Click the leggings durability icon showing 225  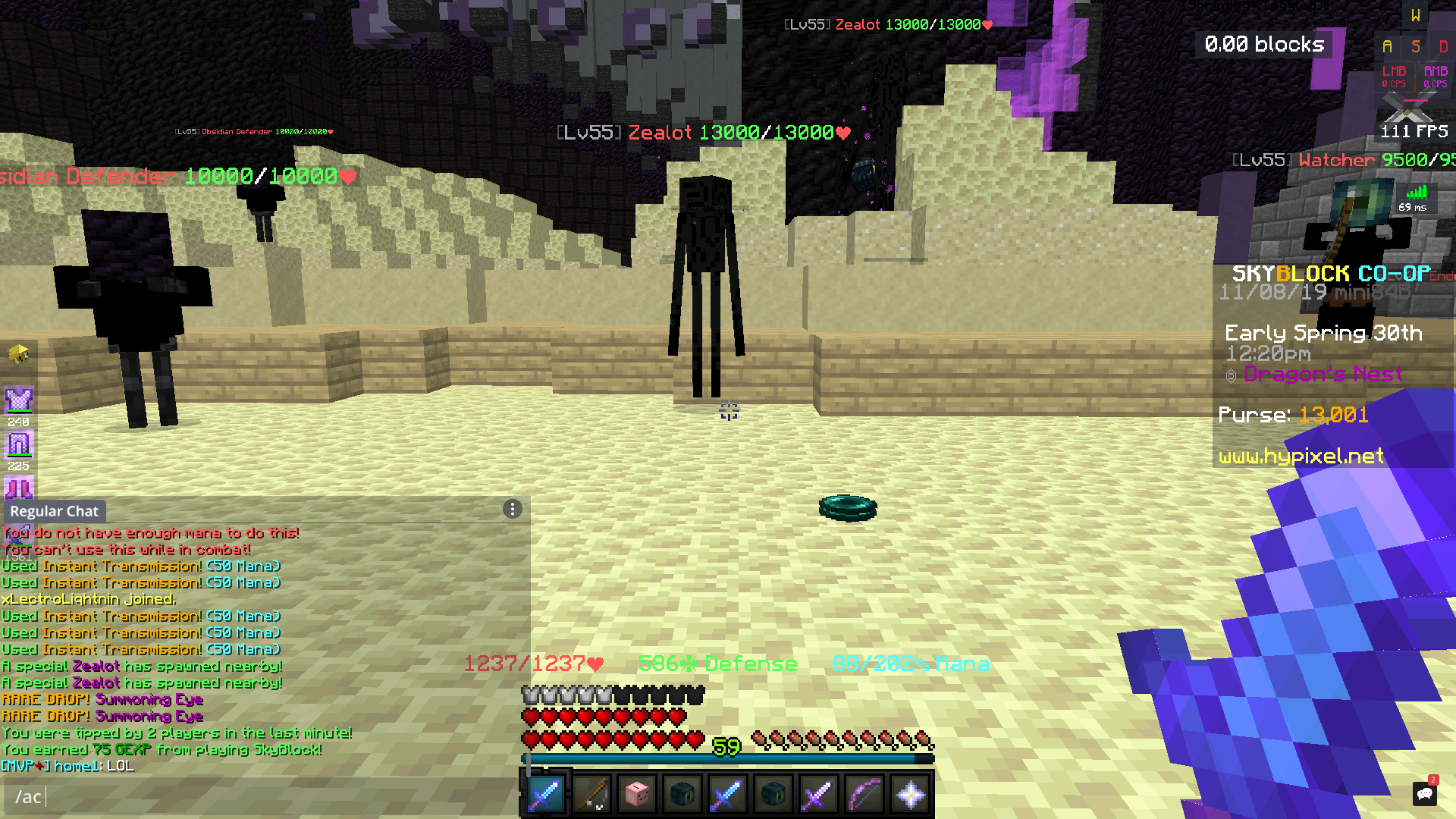click(x=19, y=447)
